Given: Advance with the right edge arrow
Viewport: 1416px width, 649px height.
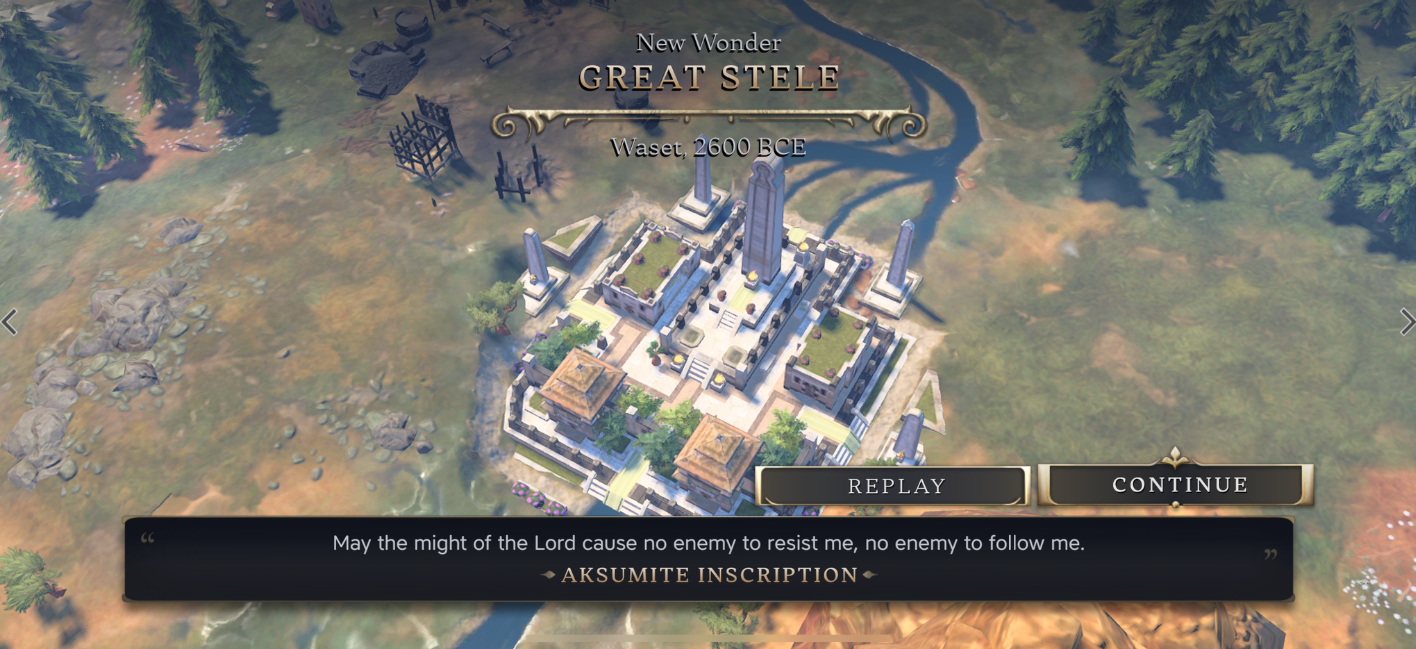Looking at the screenshot, I should click(x=1407, y=321).
